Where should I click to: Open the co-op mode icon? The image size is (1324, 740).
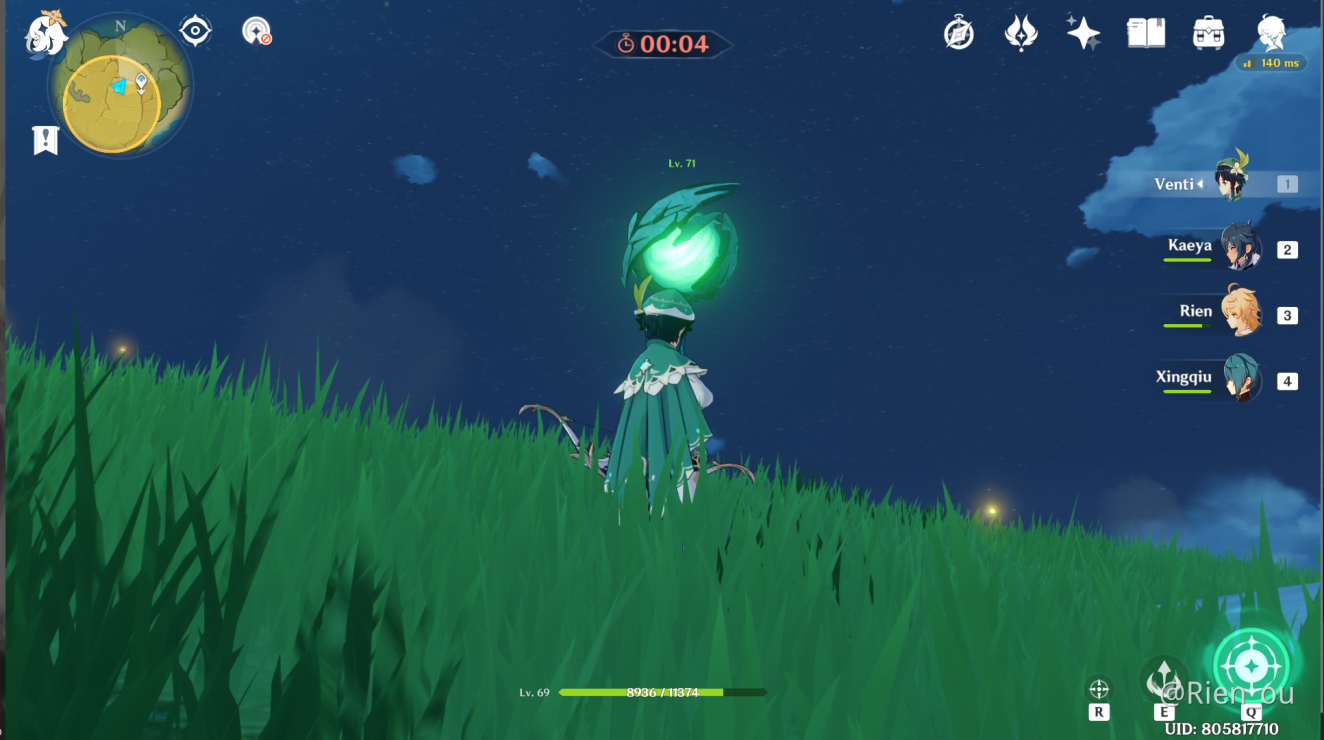point(257,31)
